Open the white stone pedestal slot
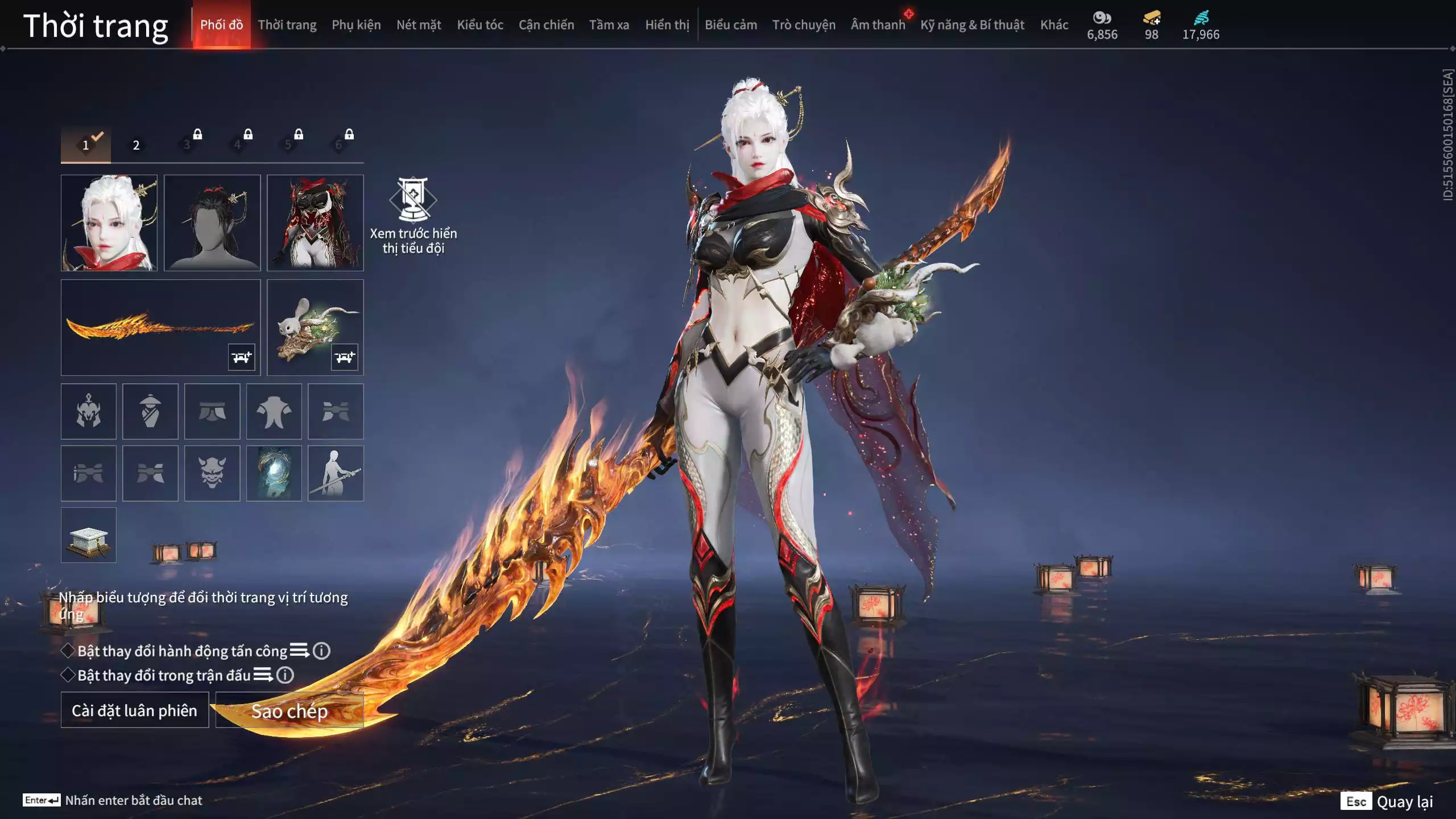The width and height of the screenshot is (1456, 819). tap(89, 535)
